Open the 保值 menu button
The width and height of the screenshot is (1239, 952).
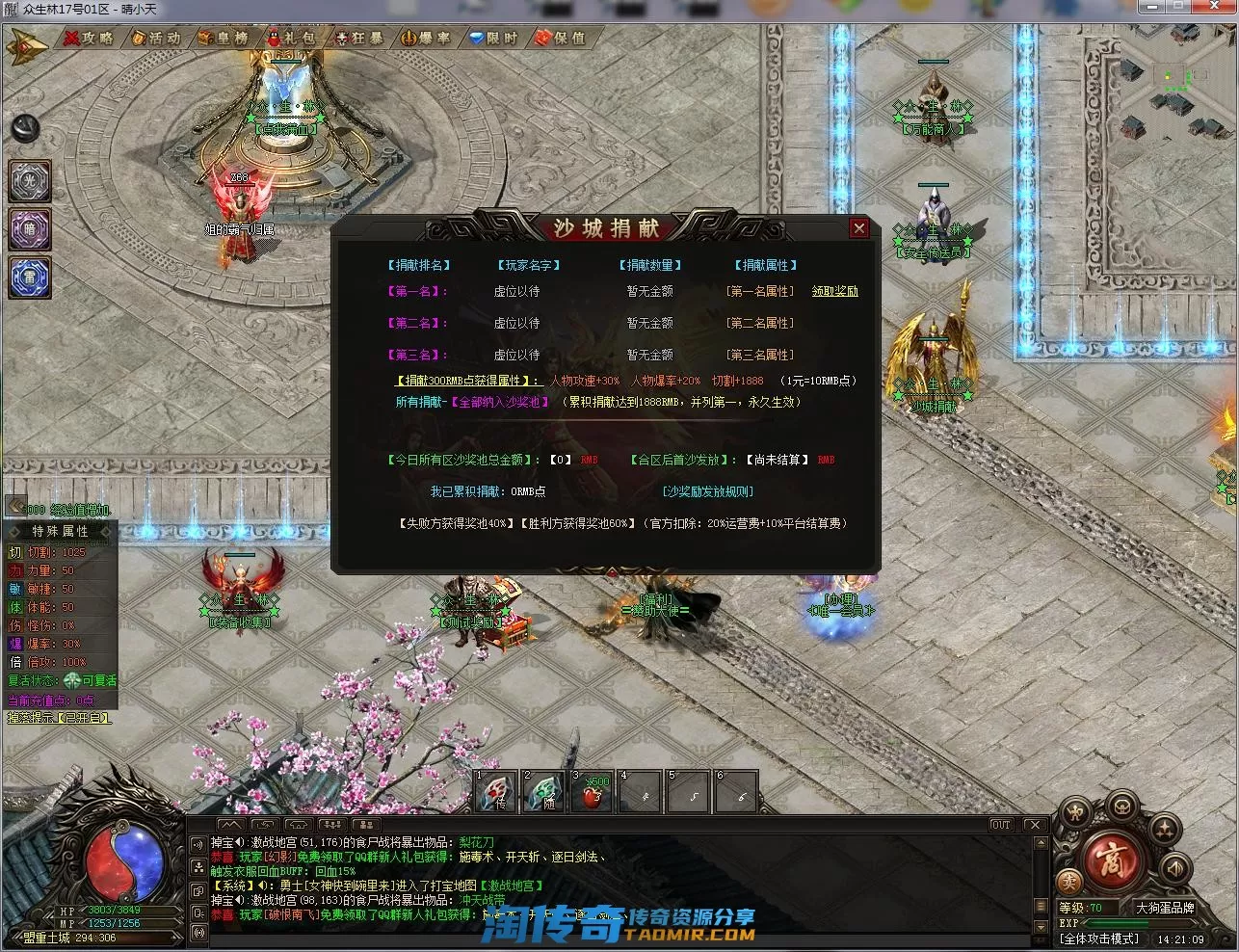(561, 38)
